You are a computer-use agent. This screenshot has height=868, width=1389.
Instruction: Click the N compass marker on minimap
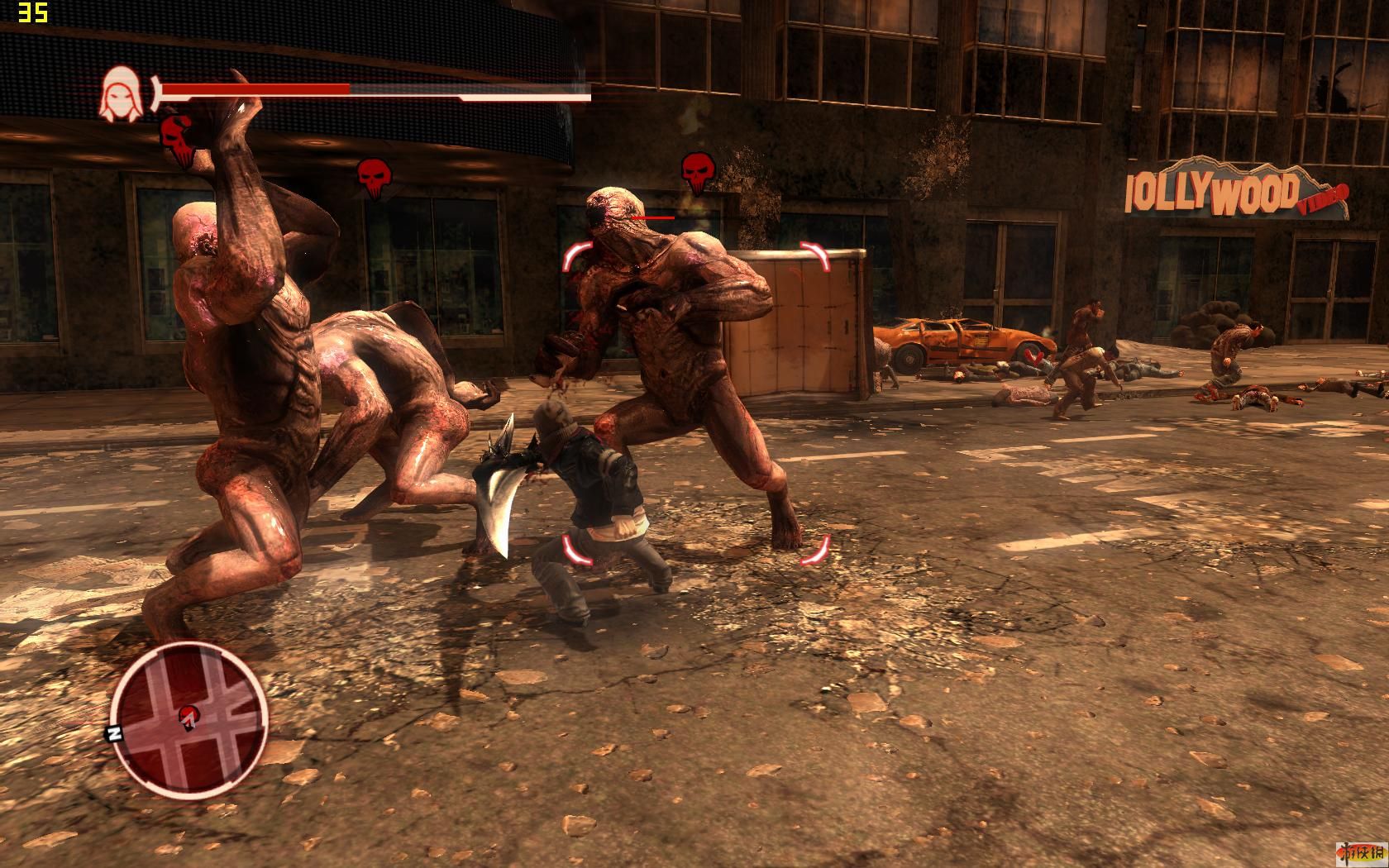pos(111,732)
